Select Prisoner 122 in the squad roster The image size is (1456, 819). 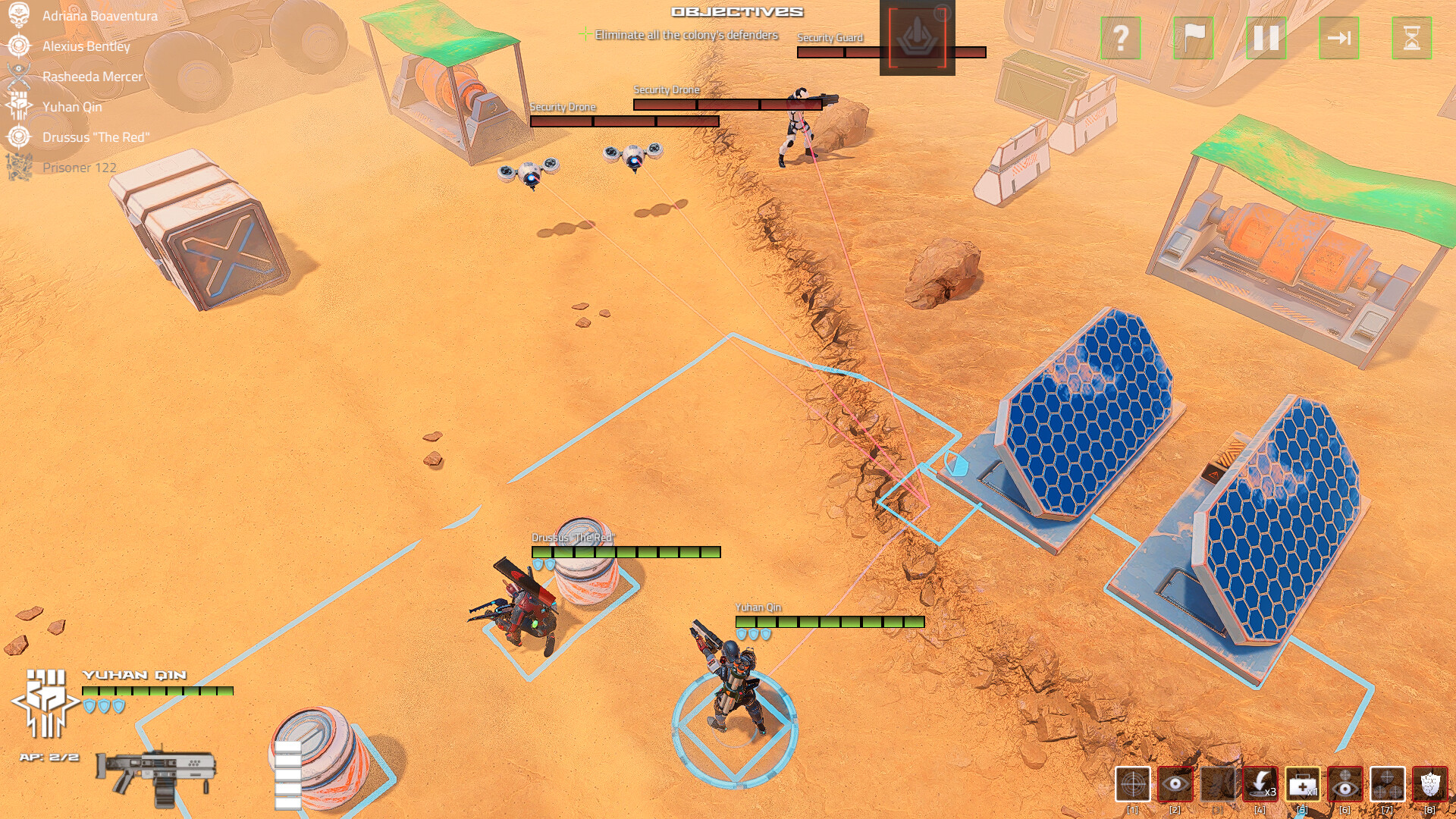point(79,168)
